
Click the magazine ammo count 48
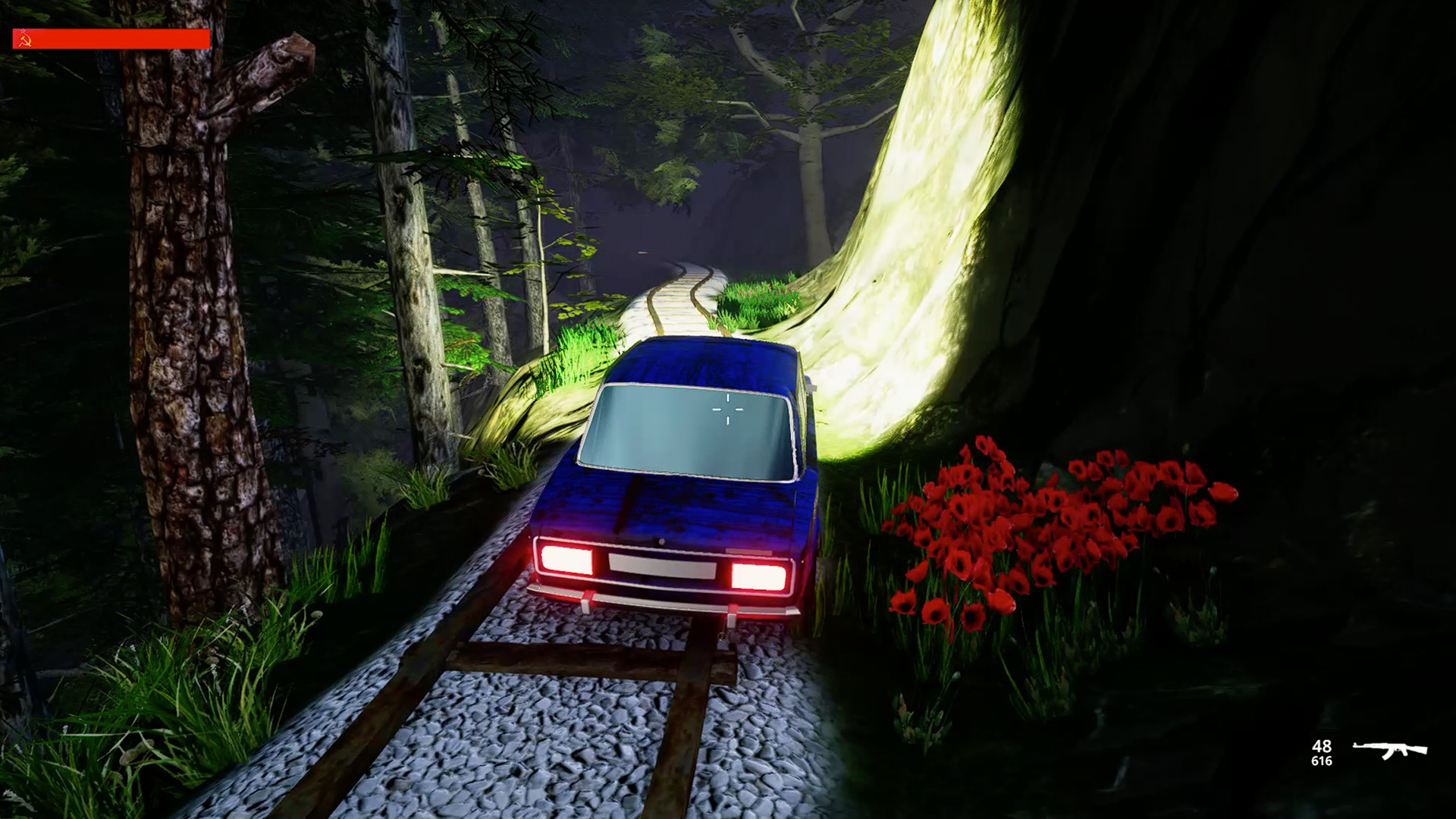tap(1322, 747)
